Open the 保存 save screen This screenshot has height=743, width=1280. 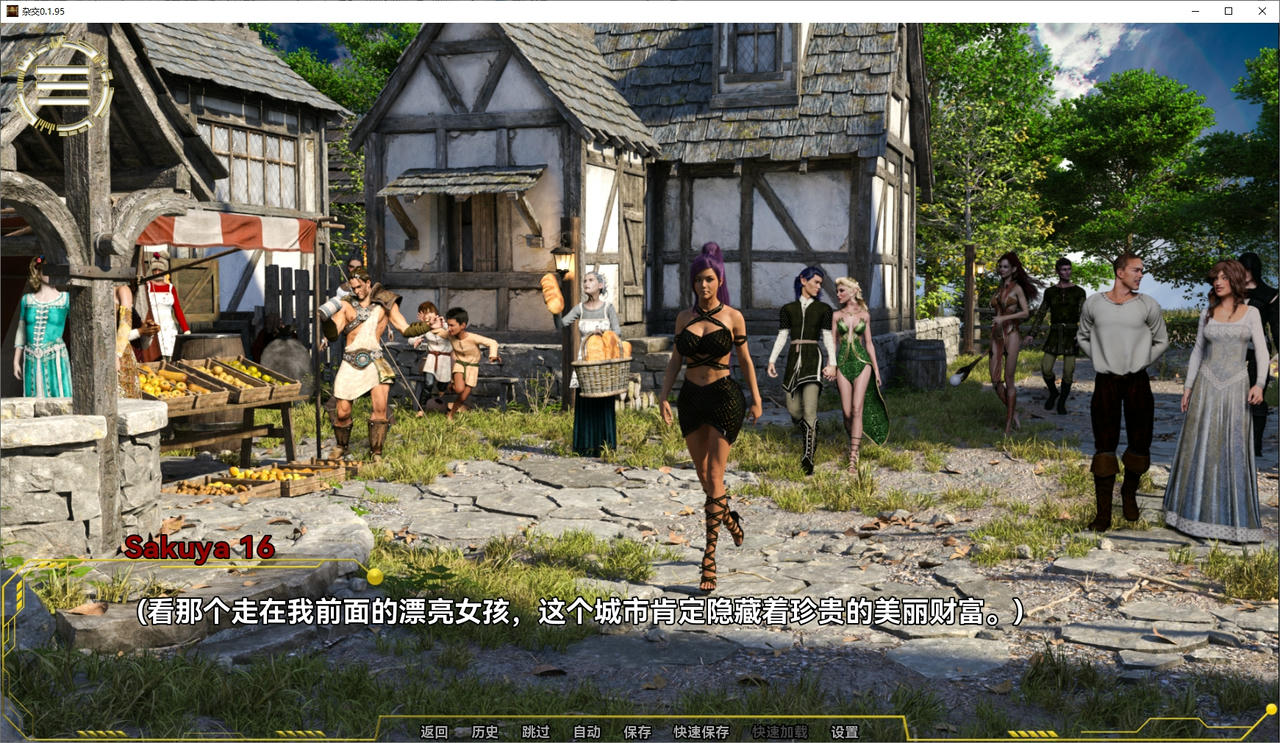pyautogui.click(x=637, y=731)
